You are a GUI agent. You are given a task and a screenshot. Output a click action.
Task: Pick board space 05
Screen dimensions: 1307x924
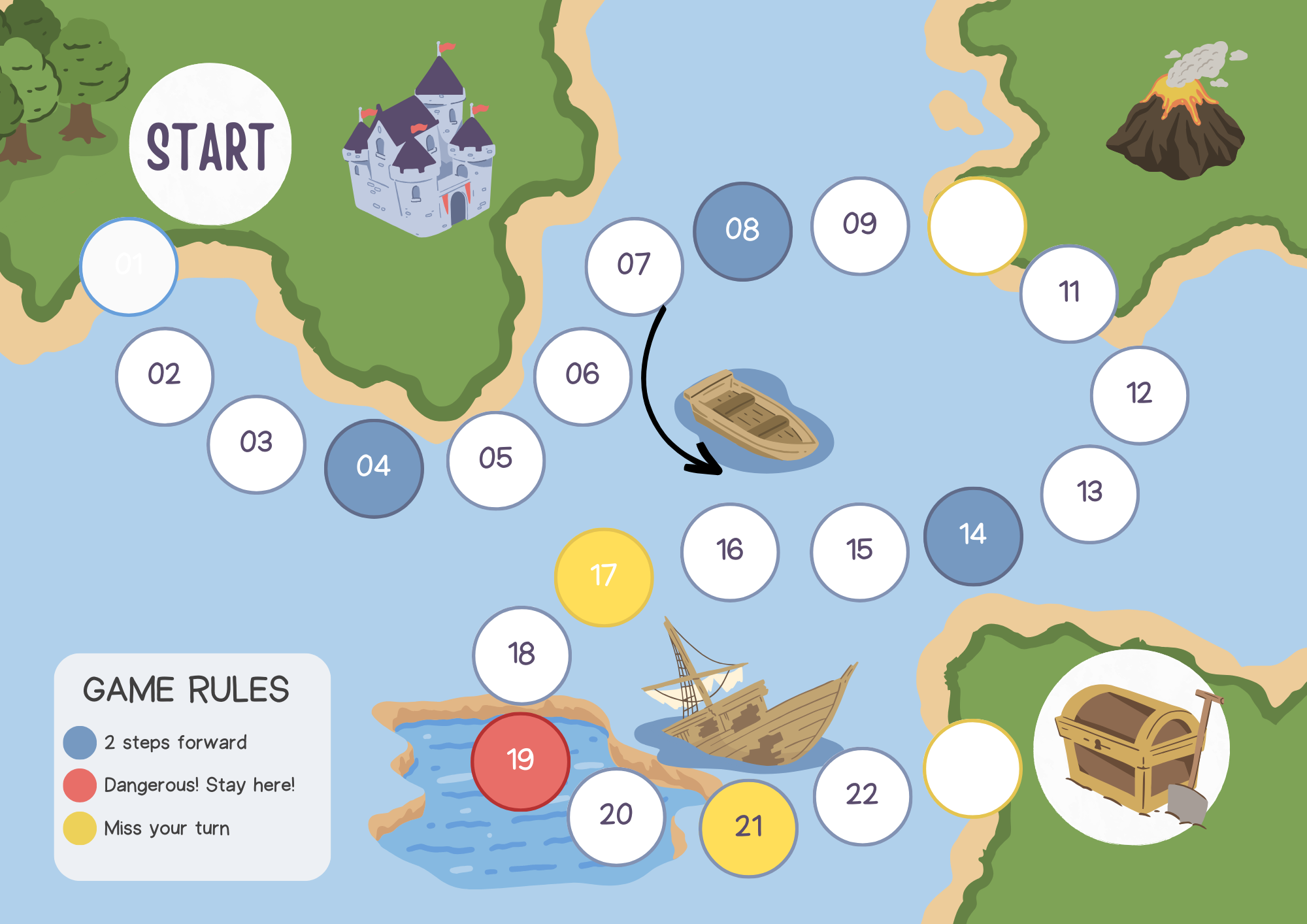point(496,460)
